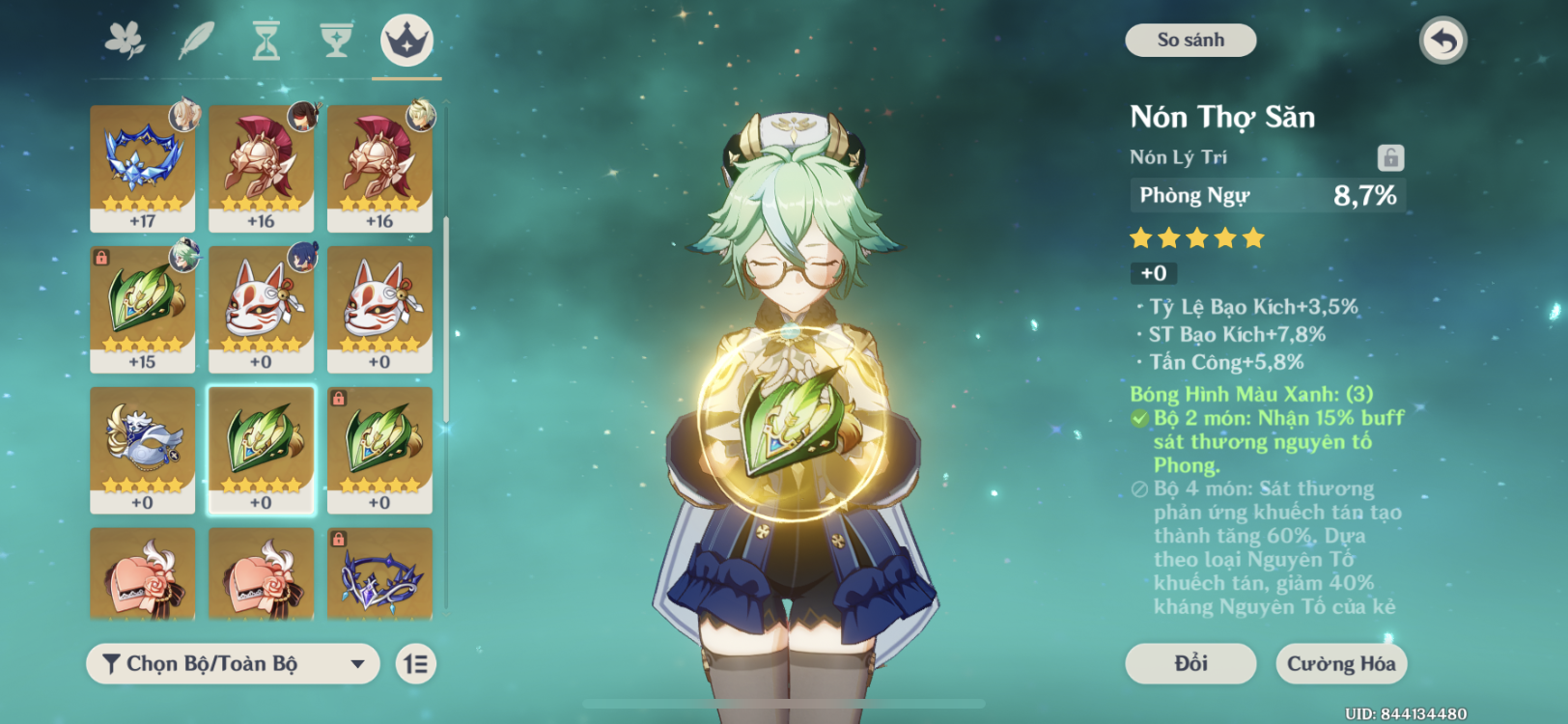Click the sort order list button
This screenshot has height=724, width=1568.
coord(416,664)
